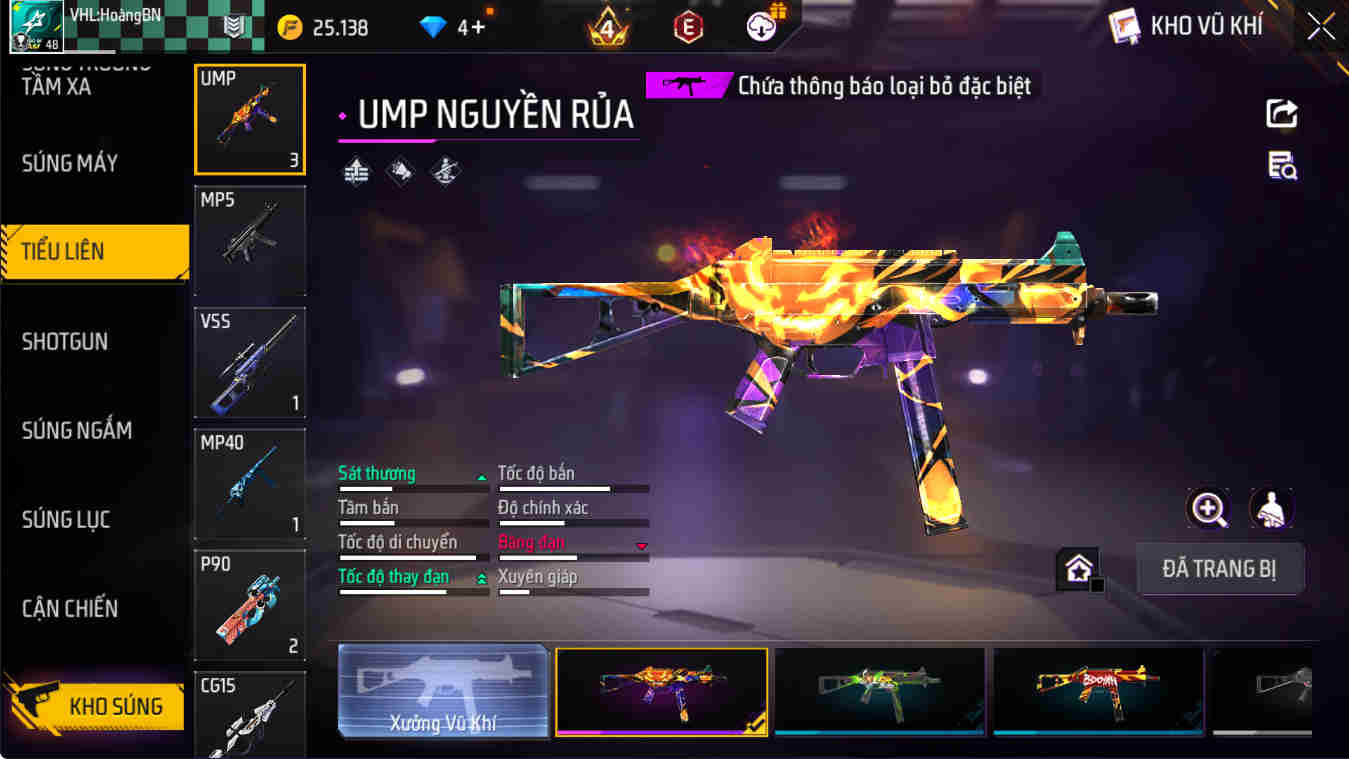Add diamonds via the plus button

[x=478, y=27]
